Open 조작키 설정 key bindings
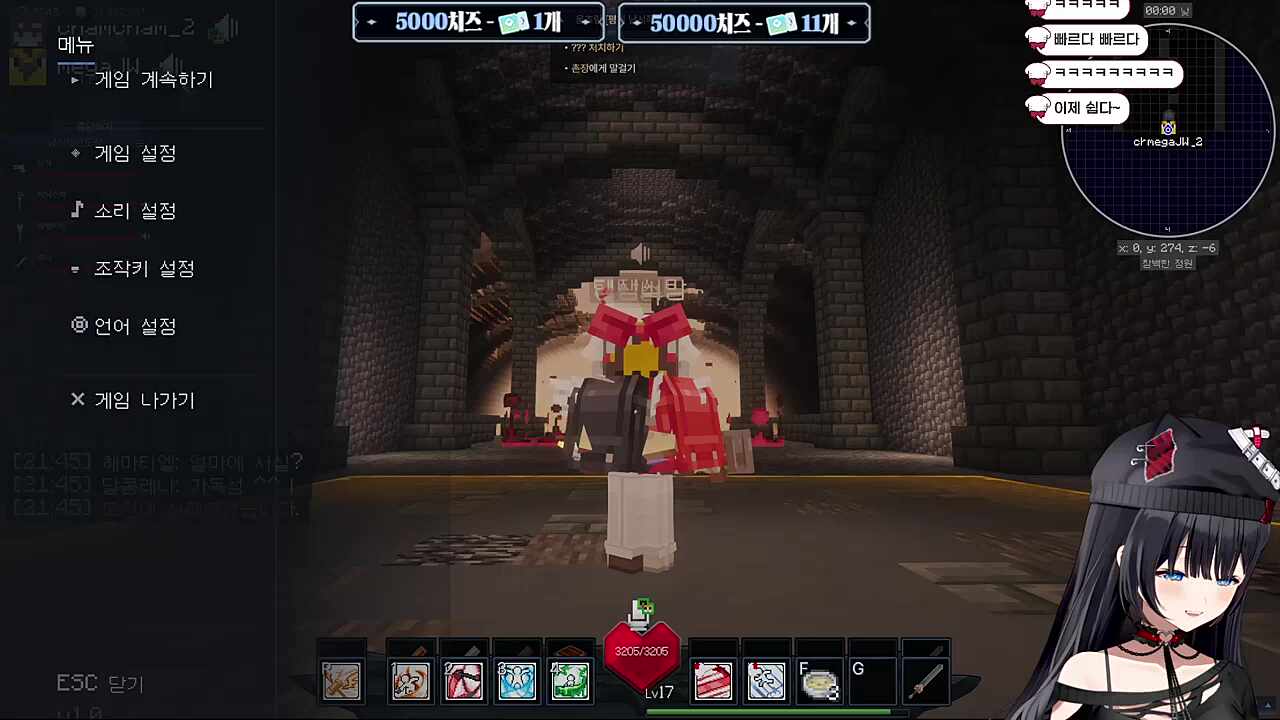 click(144, 269)
